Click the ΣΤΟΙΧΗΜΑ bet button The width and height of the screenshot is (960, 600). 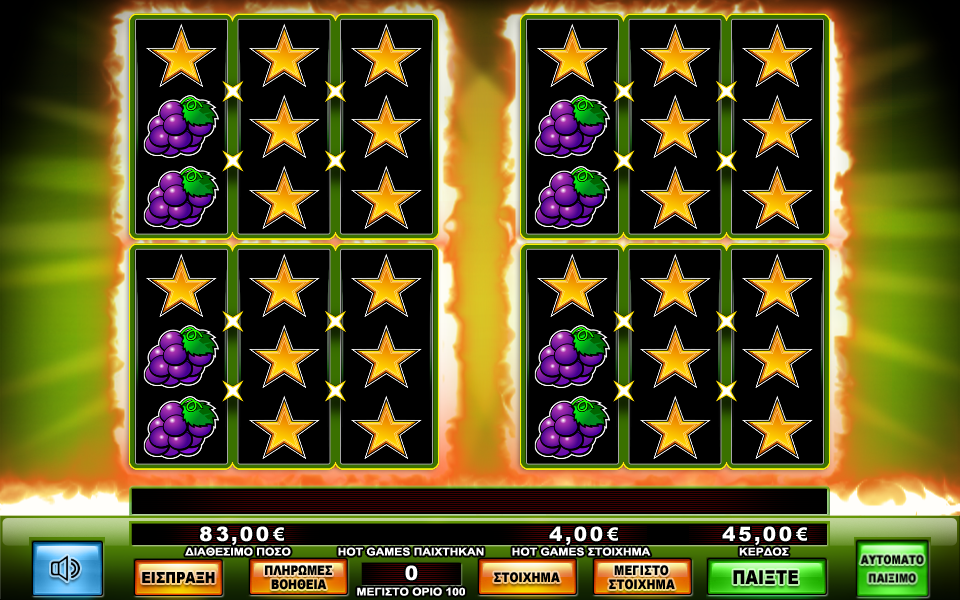(x=527, y=577)
